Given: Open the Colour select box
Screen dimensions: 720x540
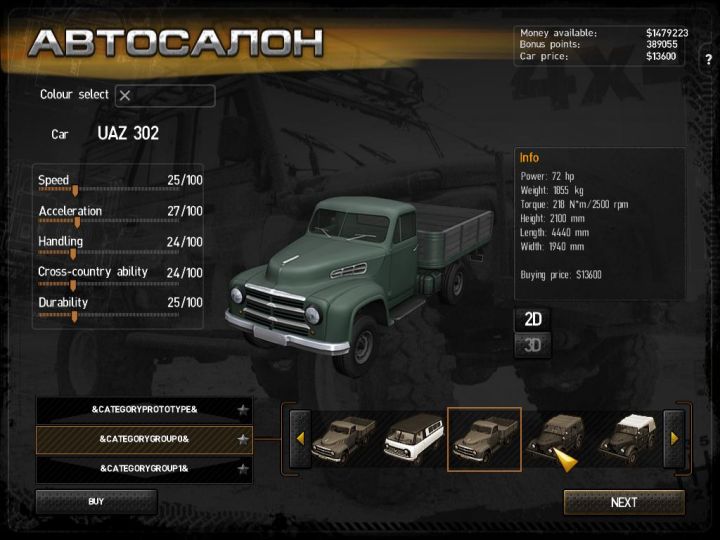Looking at the screenshot, I should pyautogui.click(x=165, y=96).
